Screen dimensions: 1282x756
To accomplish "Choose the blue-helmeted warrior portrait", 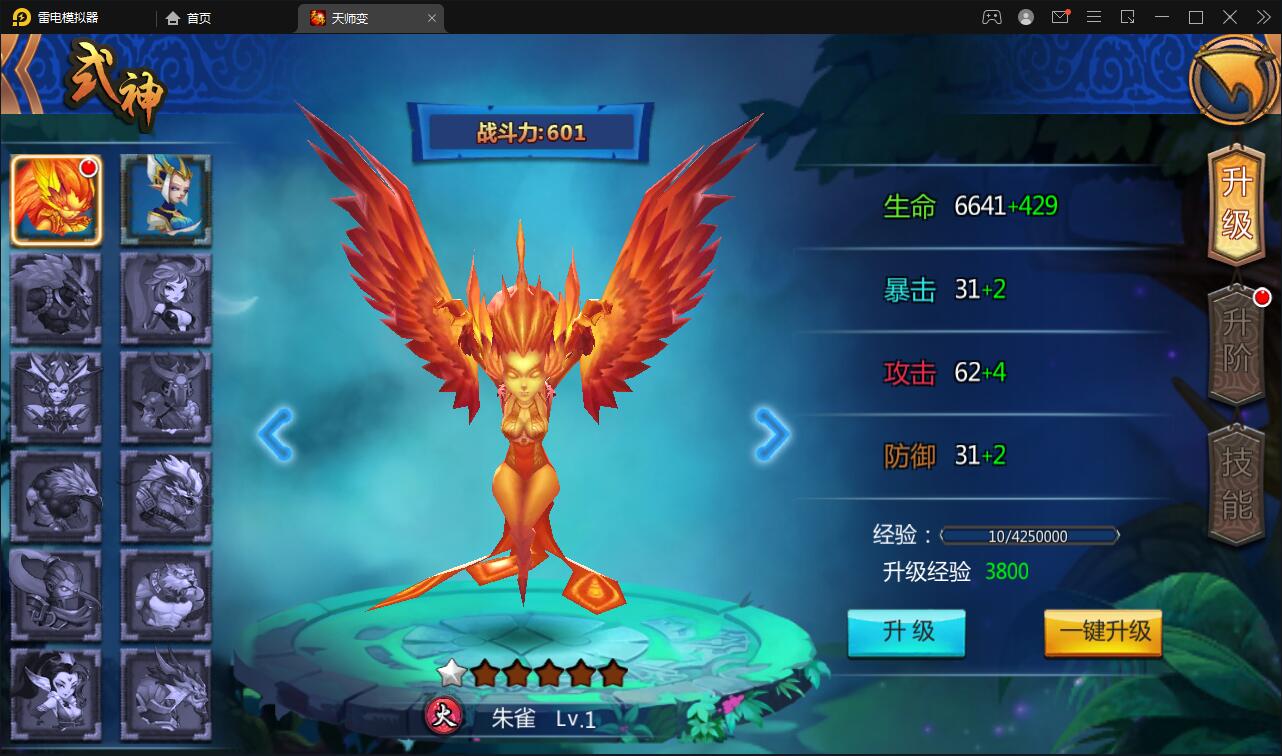I will click(166, 200).
